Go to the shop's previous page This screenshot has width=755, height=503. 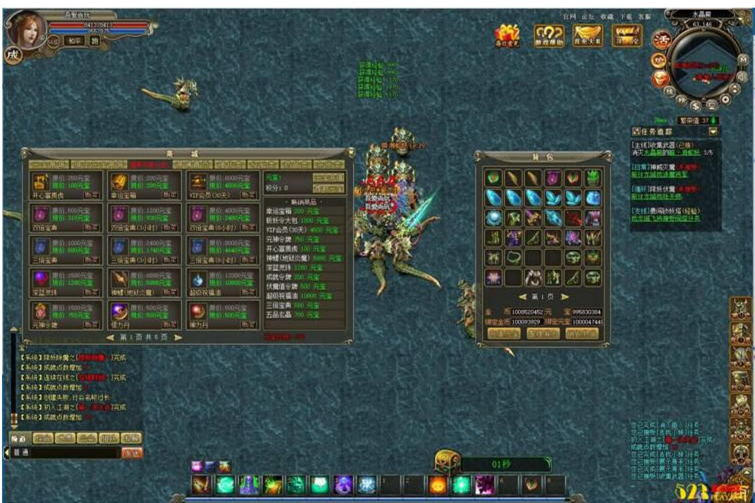pos(109,337)
